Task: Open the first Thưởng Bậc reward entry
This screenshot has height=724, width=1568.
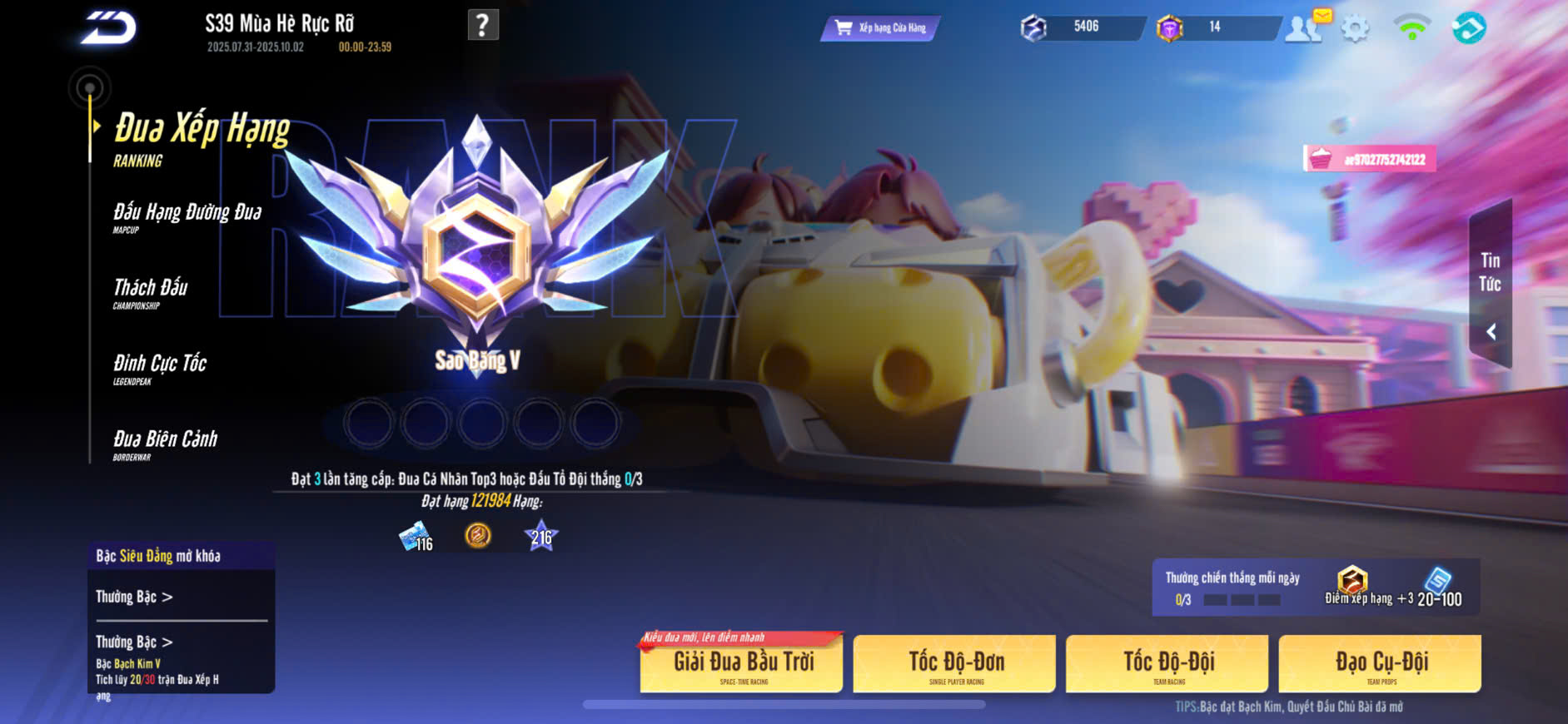Action: point(135,597)
